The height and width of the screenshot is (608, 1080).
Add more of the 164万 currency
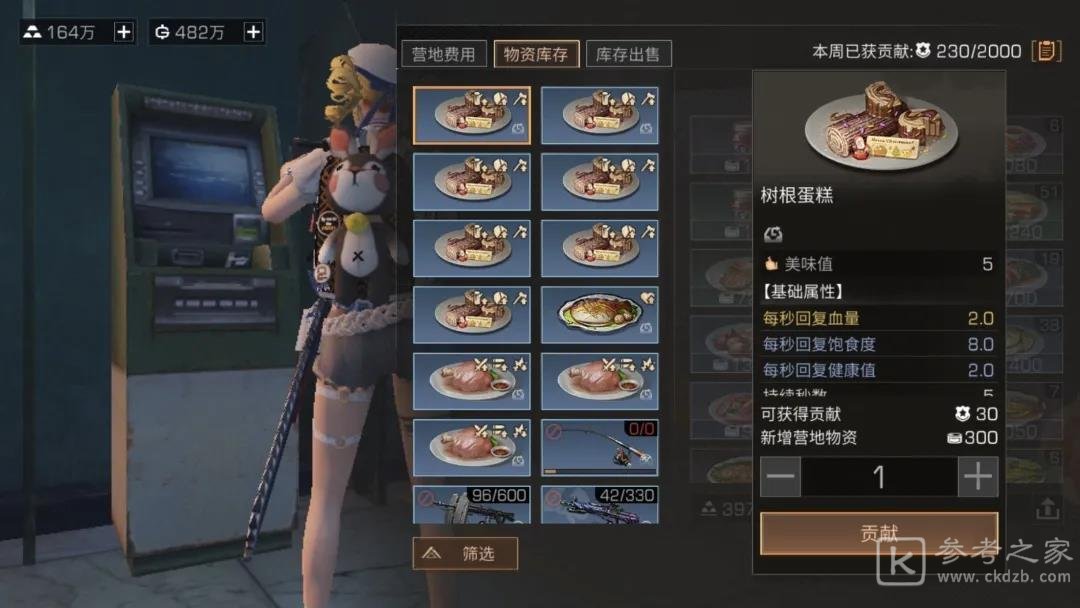(x=124, y=32)
